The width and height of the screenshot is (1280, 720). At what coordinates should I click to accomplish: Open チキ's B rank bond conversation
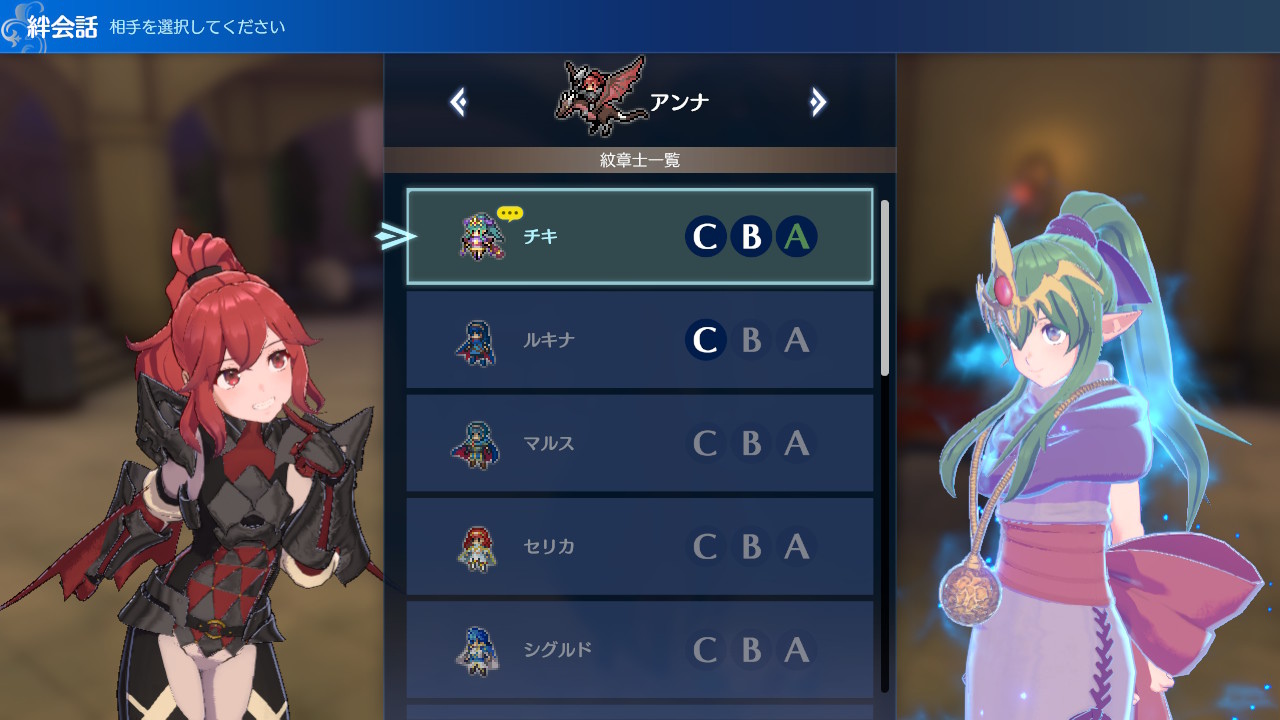point(751,237)
